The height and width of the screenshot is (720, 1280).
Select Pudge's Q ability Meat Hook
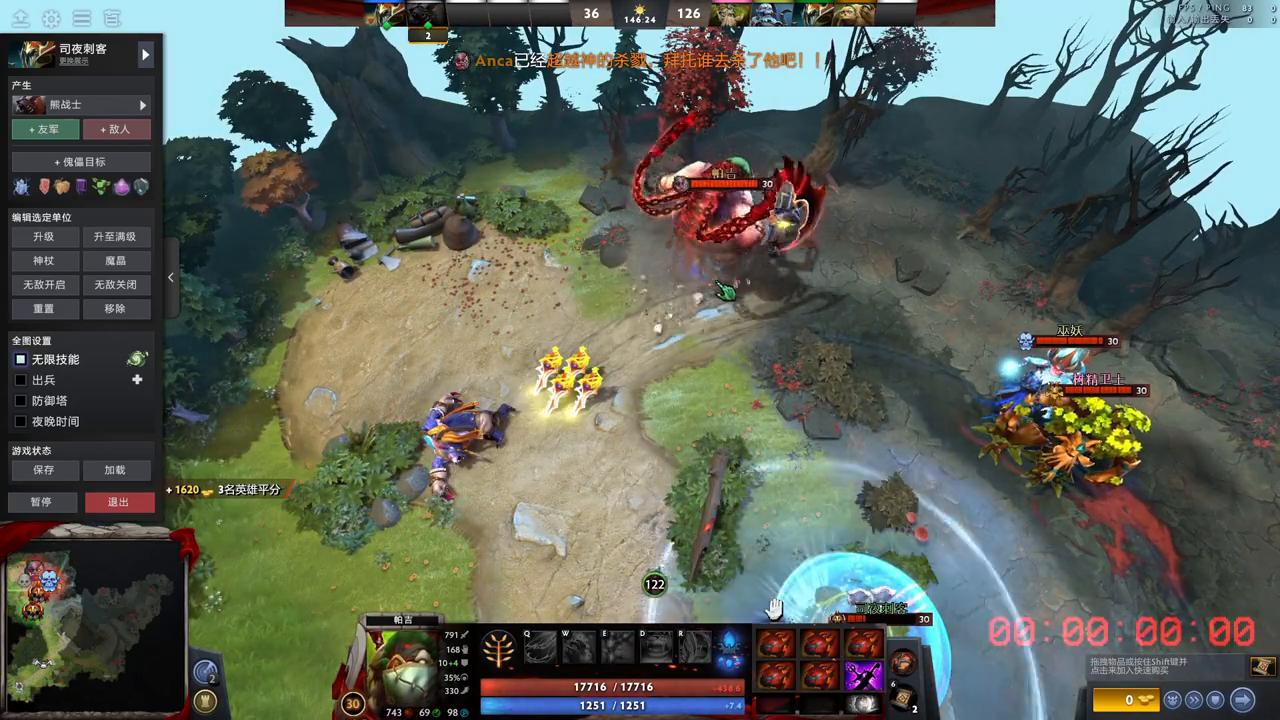click(540, 647)
